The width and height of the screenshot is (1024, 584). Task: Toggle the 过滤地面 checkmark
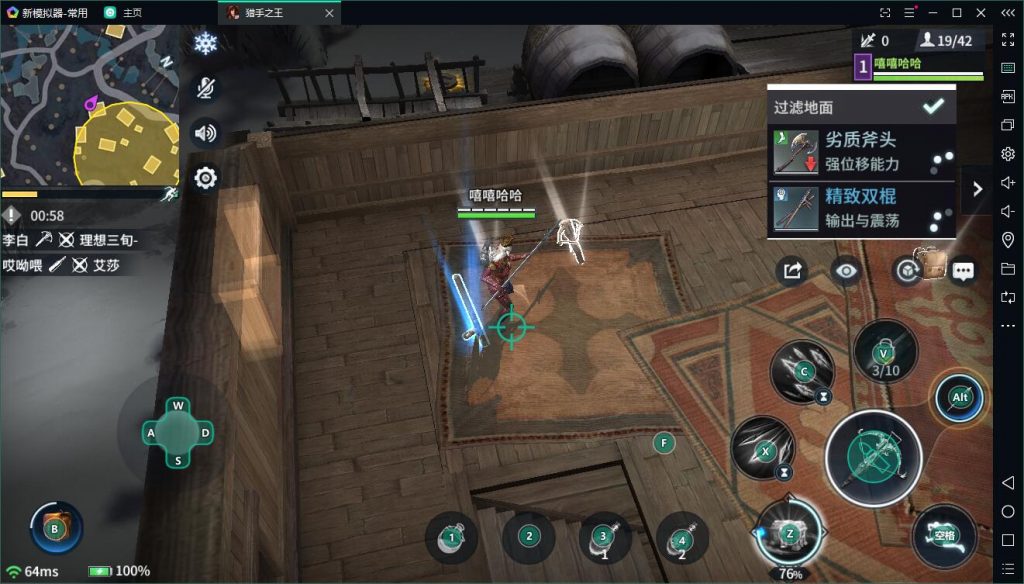click(933, 106)
